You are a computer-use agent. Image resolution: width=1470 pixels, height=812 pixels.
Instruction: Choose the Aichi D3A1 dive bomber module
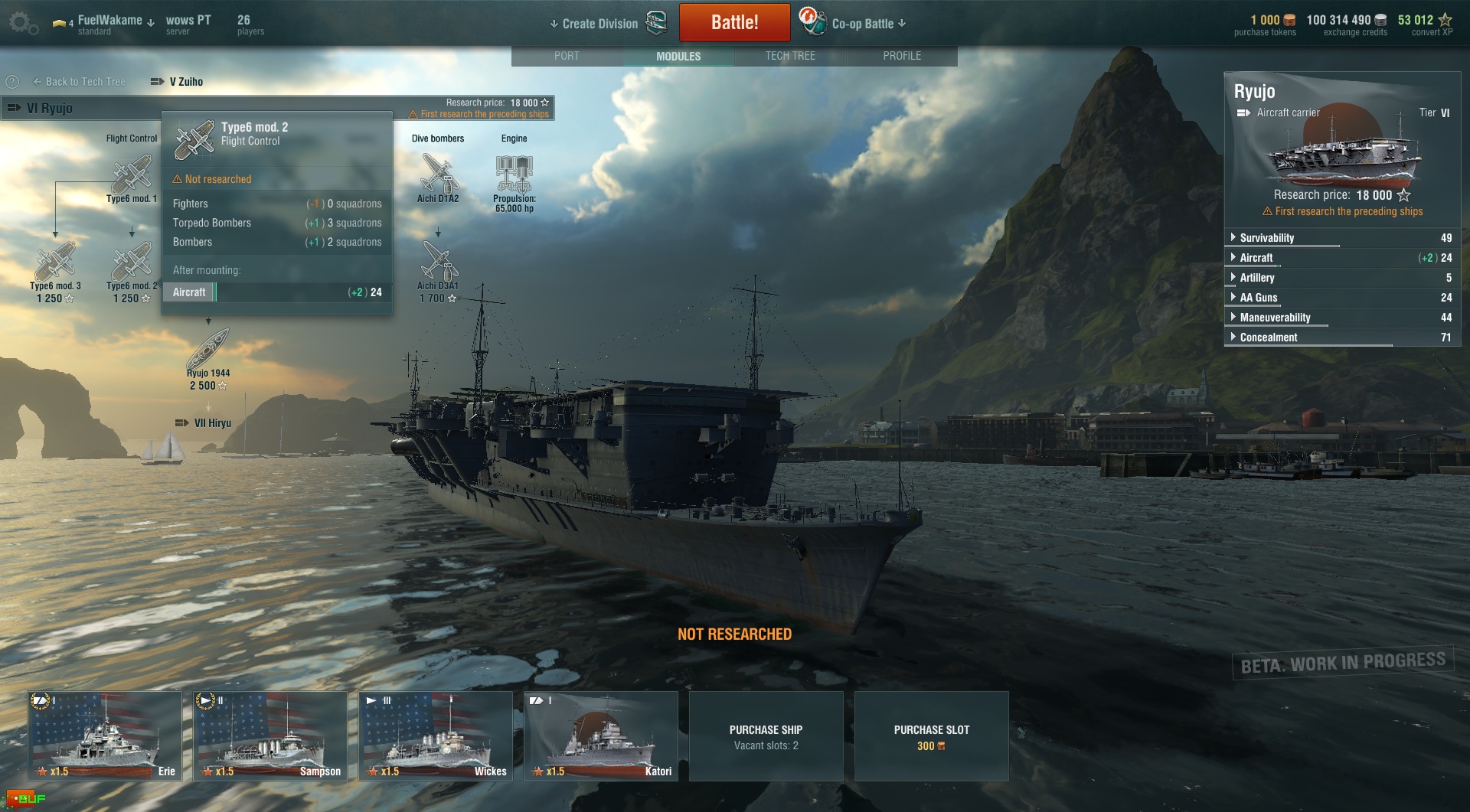coord(439,263)
